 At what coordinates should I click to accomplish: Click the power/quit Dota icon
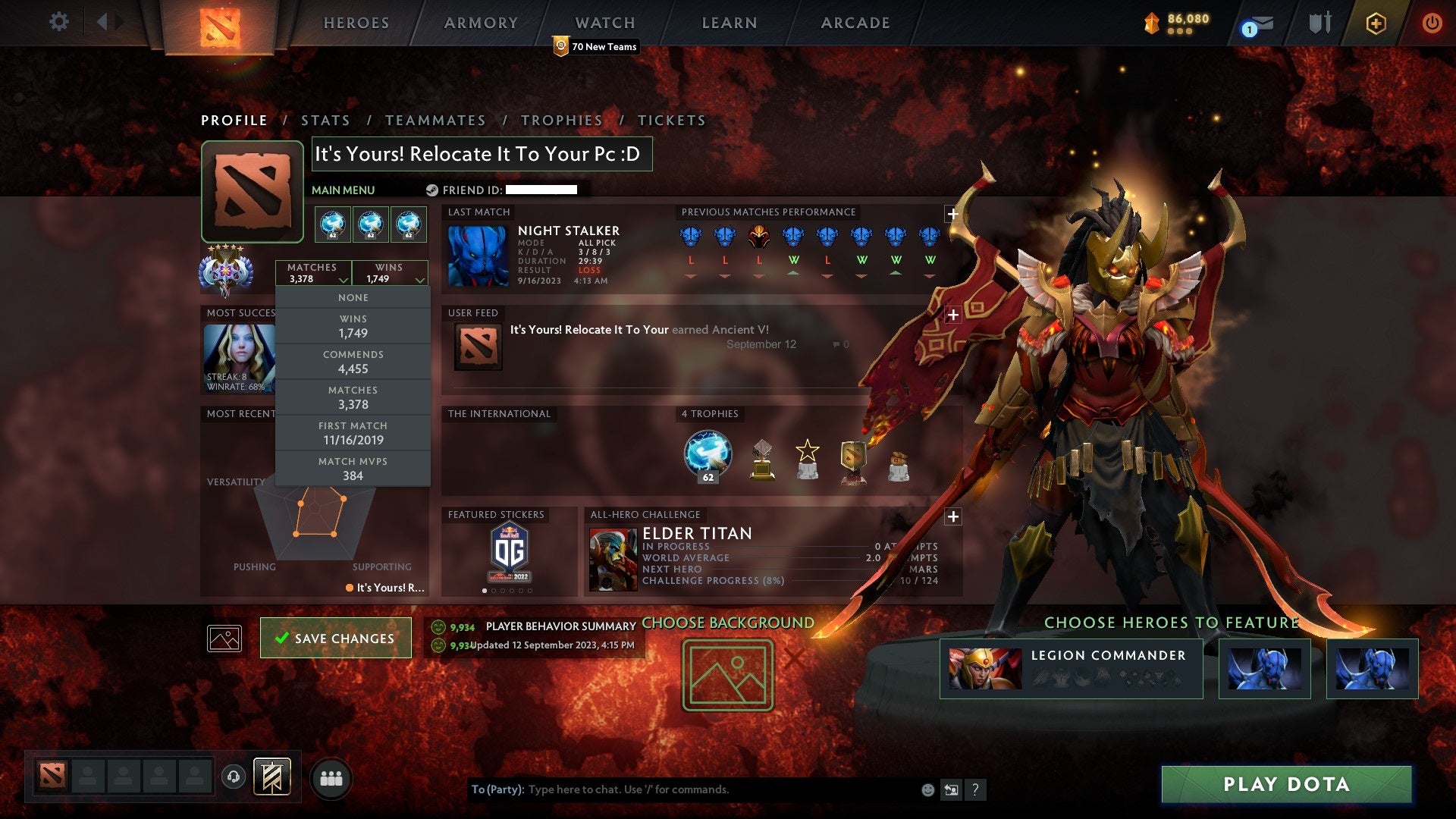pos(1432,22)
